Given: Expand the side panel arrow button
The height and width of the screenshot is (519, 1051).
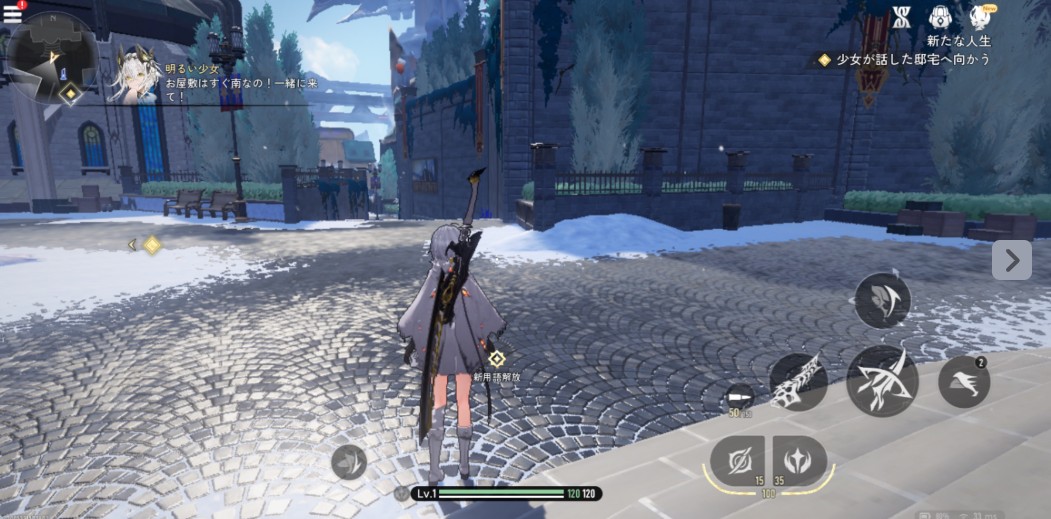Looking at the screenshot, I should click(x=1011, y=260).
